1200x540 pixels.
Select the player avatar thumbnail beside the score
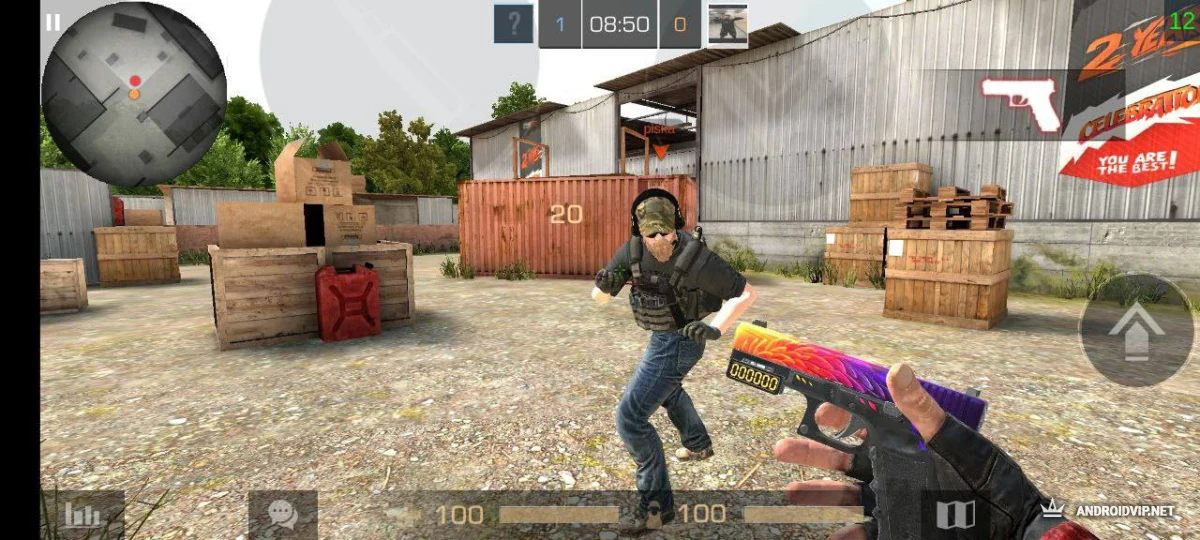[728, 24]
